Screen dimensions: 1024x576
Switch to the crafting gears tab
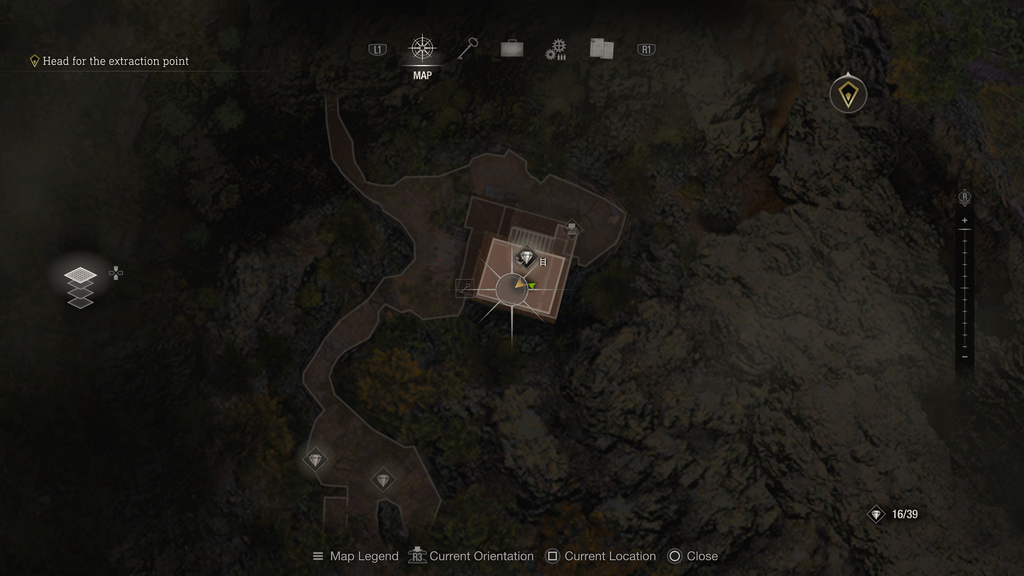[556, 50]
